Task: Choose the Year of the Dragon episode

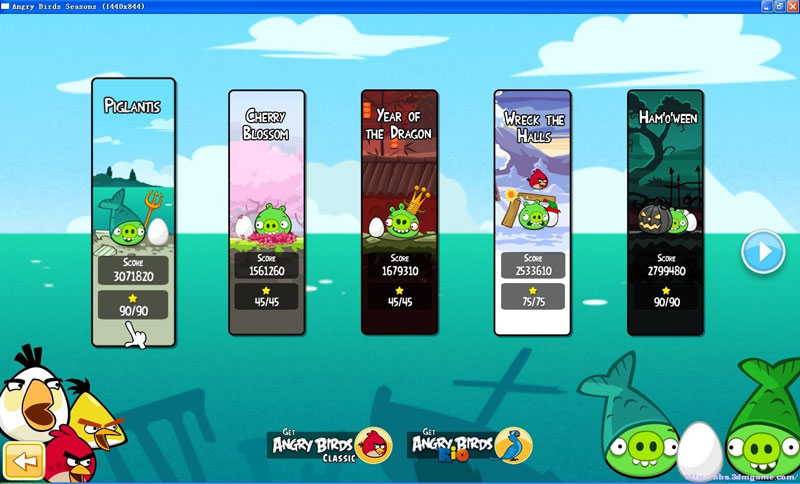Action: coord(399,210)
